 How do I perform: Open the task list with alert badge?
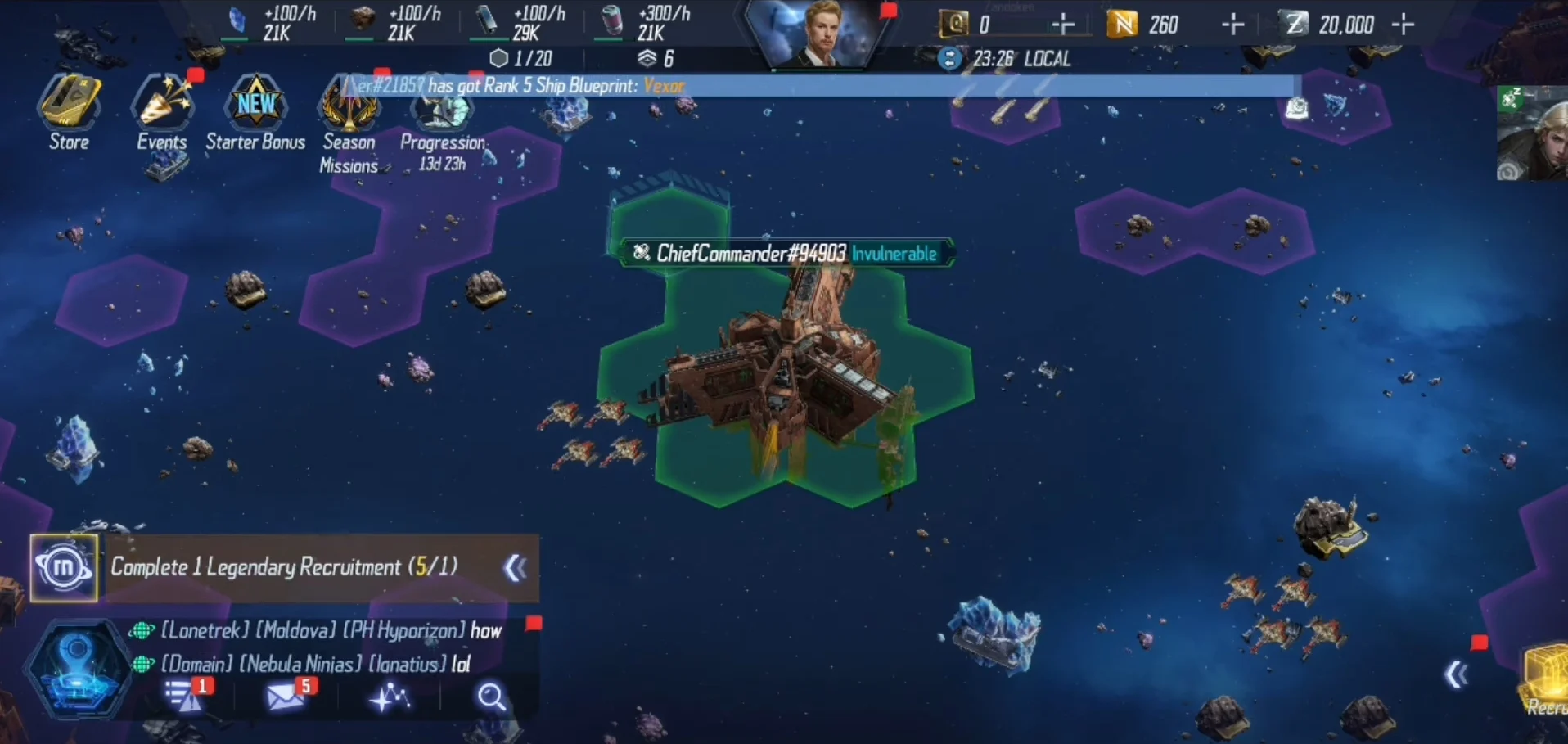(x=183, y=697)
